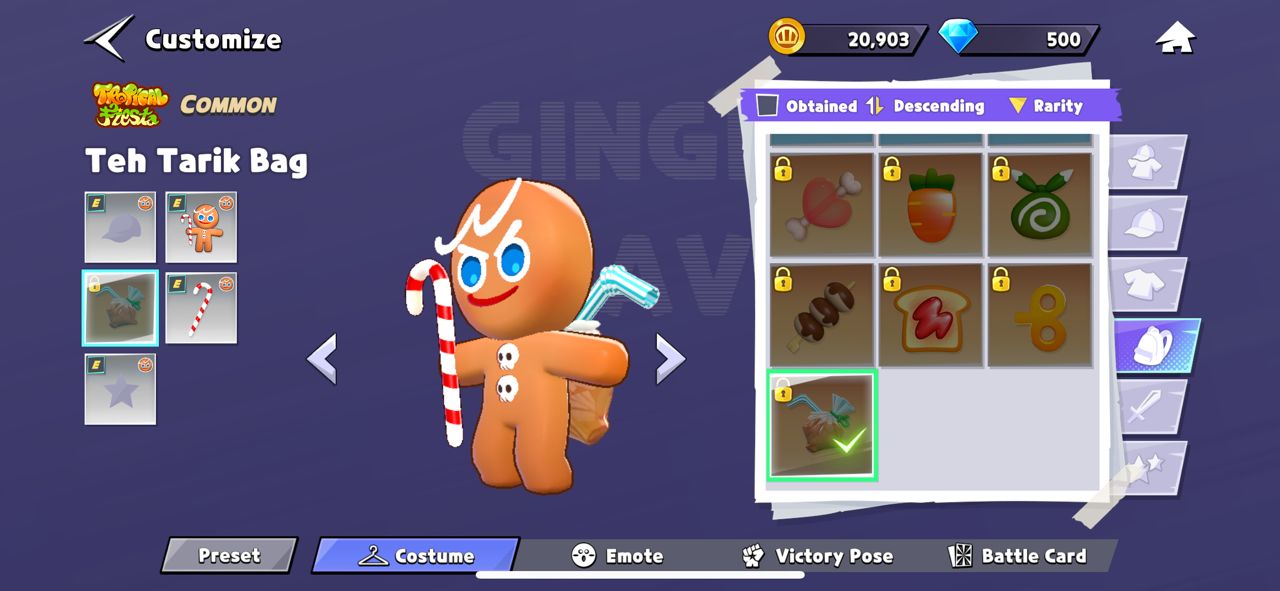Select the chocolate skewer item
This screenshot has width=1280, height=591.
[x=820, y=314]
